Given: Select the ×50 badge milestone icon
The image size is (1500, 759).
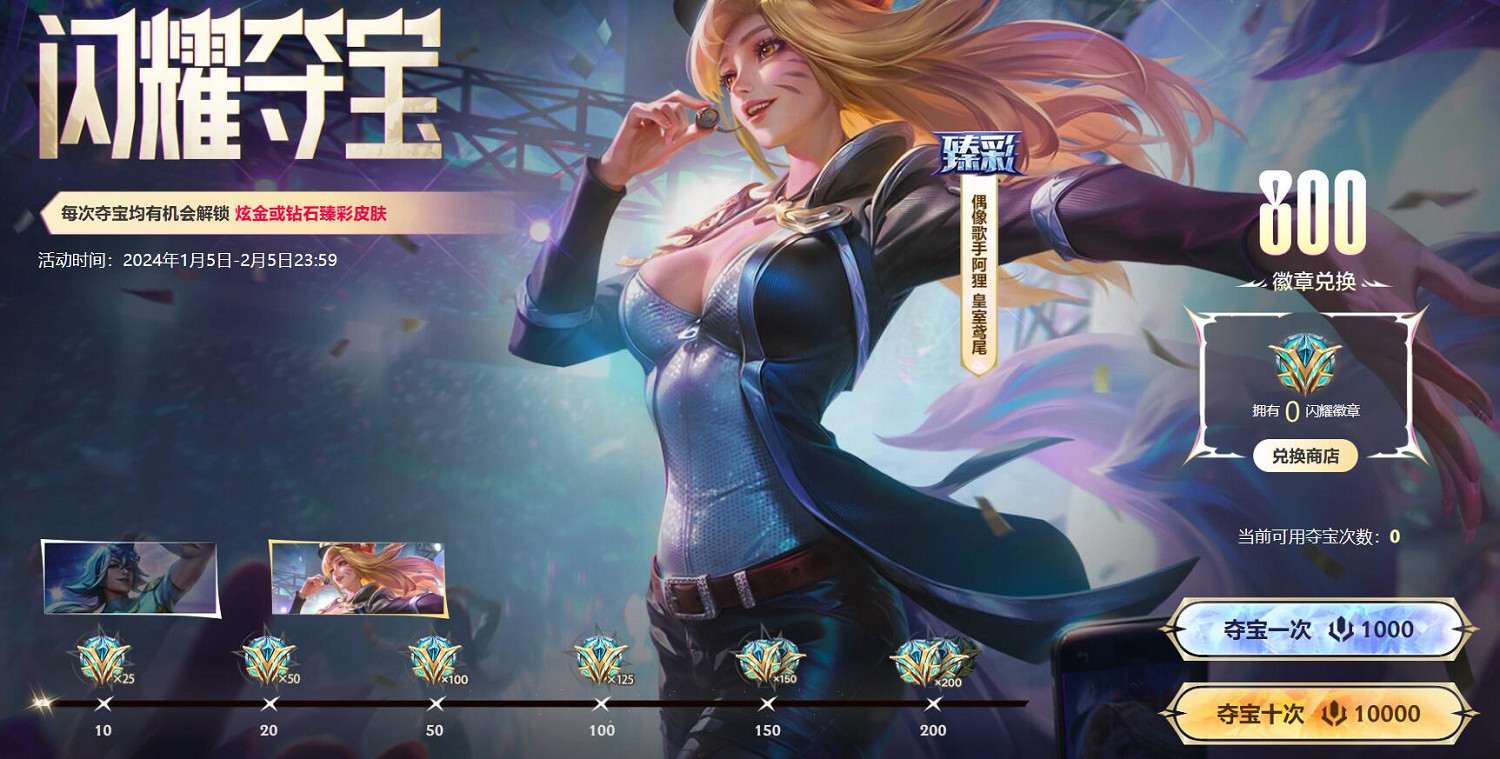Looking at the screenshot, I should click(266, 658).
